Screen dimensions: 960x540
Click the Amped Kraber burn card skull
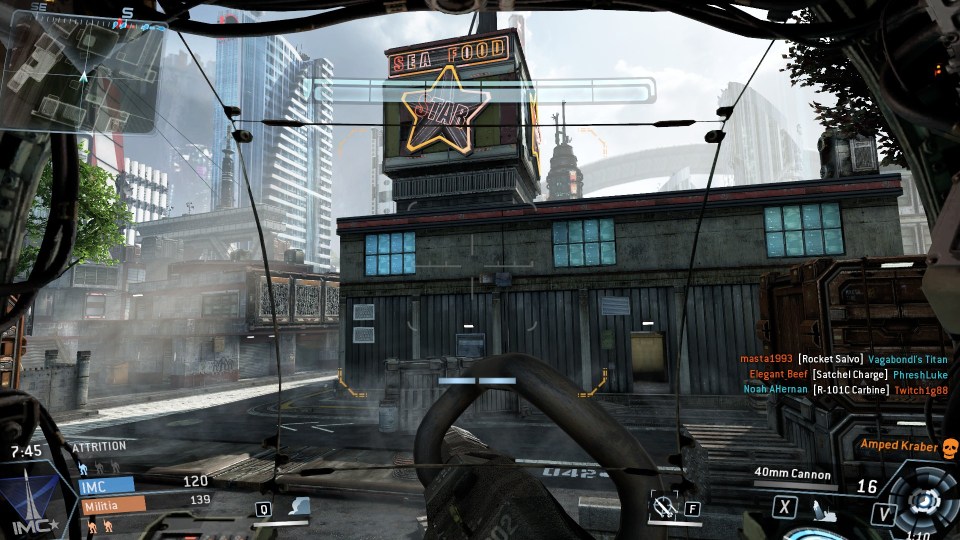950,447
